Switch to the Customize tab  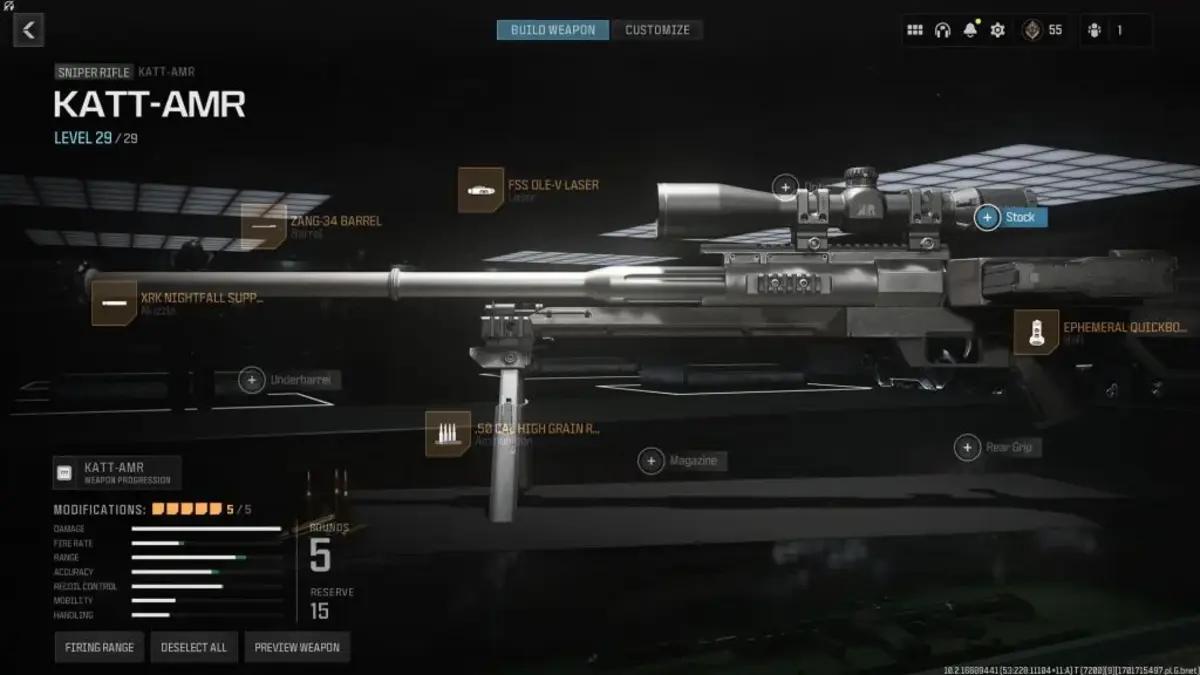657,30
